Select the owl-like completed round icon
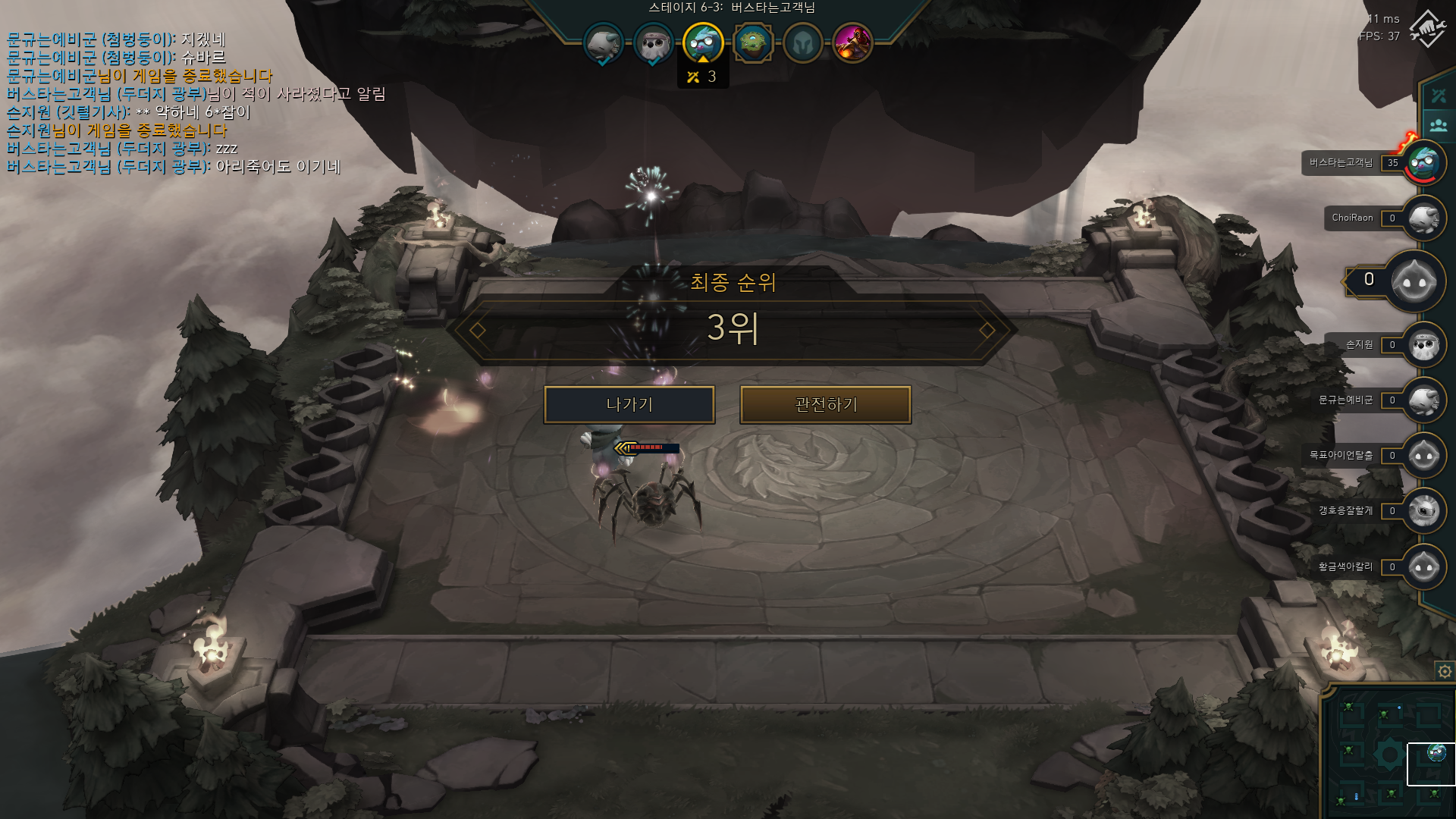The width and height of the screenshot is (1456, 819). pyautogui.click(x=653, y=44)
